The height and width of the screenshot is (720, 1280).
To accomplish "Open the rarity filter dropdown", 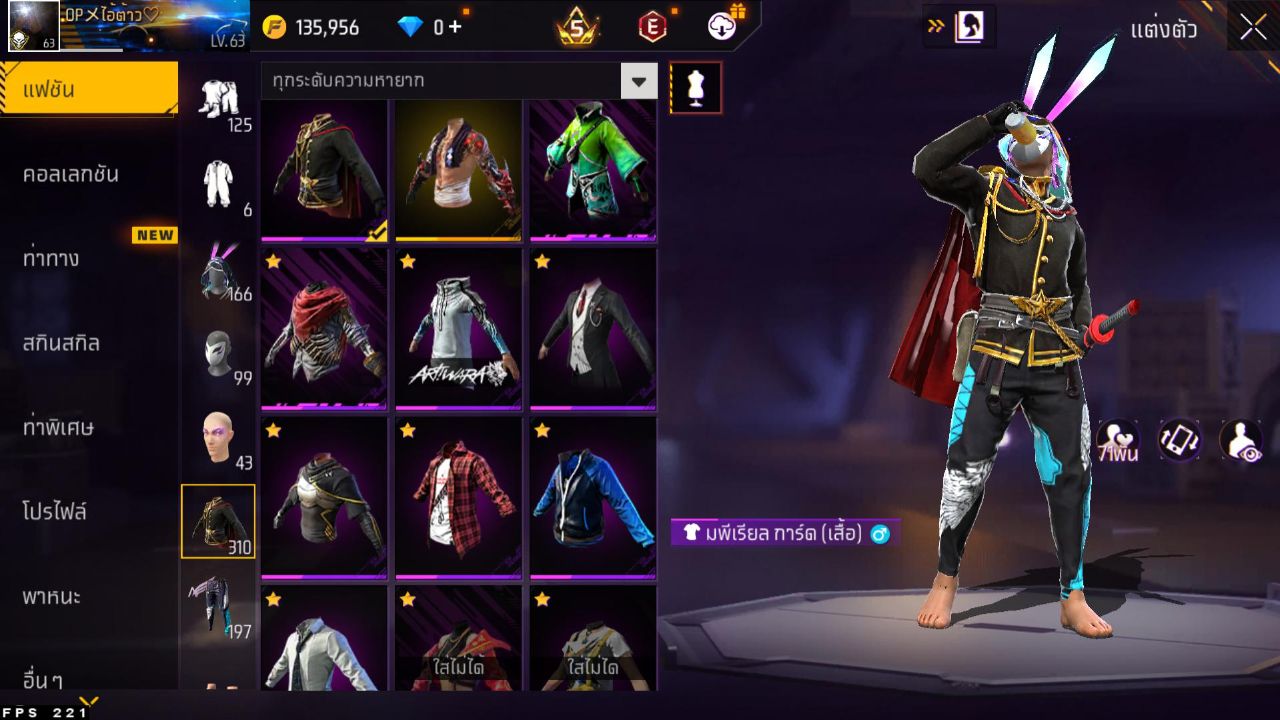I will pyautogui.click(x=639, y=80).
